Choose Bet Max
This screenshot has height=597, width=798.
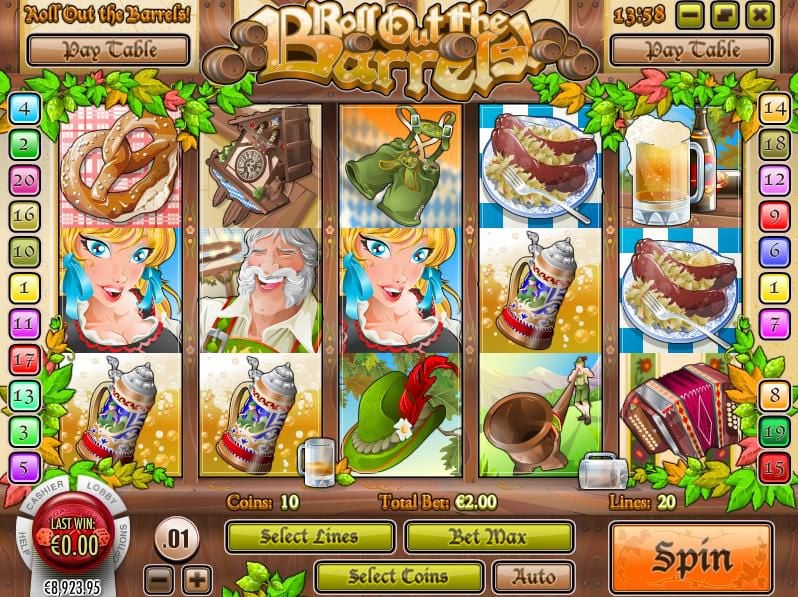click(489, 537)
